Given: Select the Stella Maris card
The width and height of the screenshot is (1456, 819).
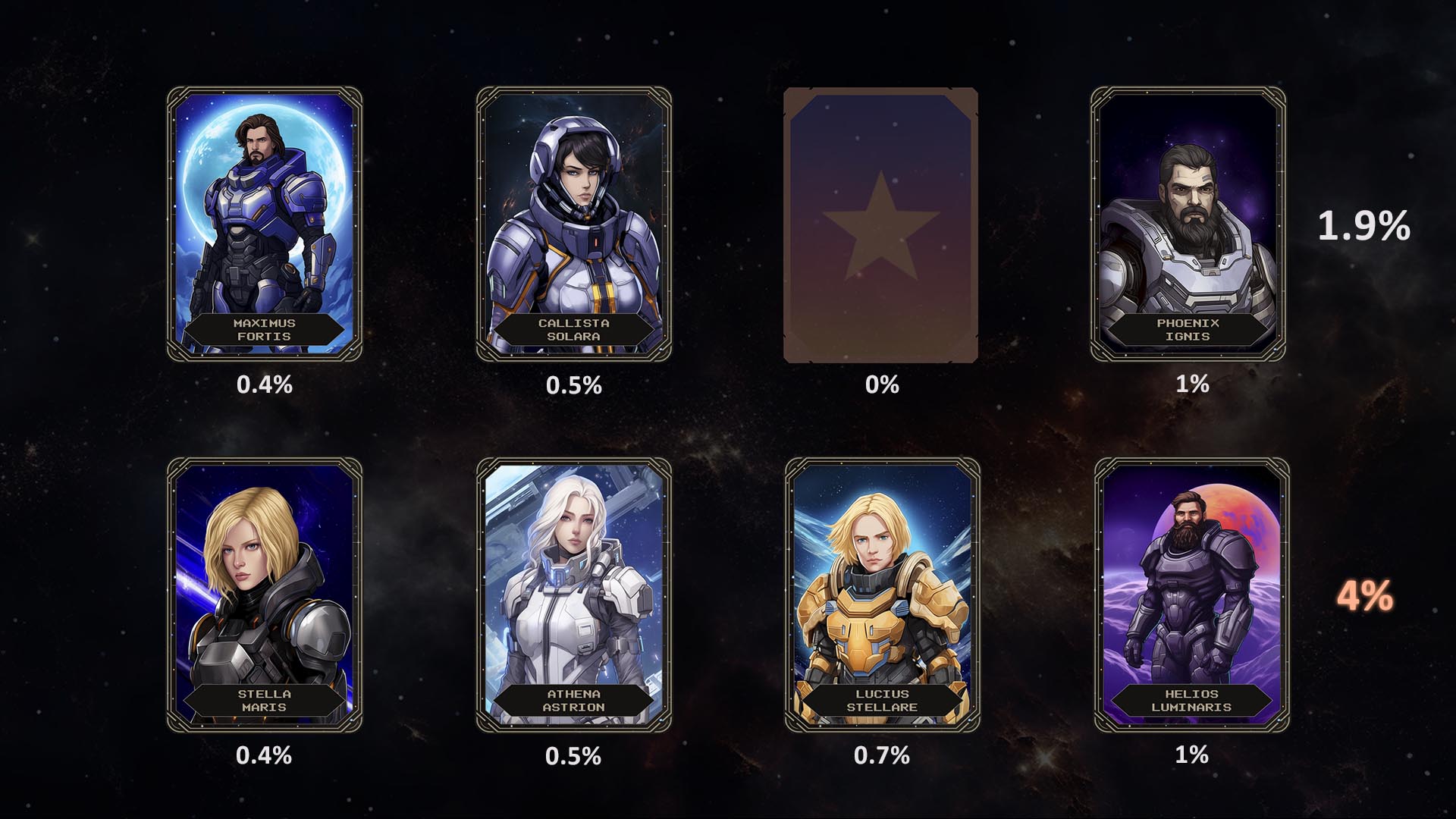Looking at the screenshot, I should coord(264,595).
